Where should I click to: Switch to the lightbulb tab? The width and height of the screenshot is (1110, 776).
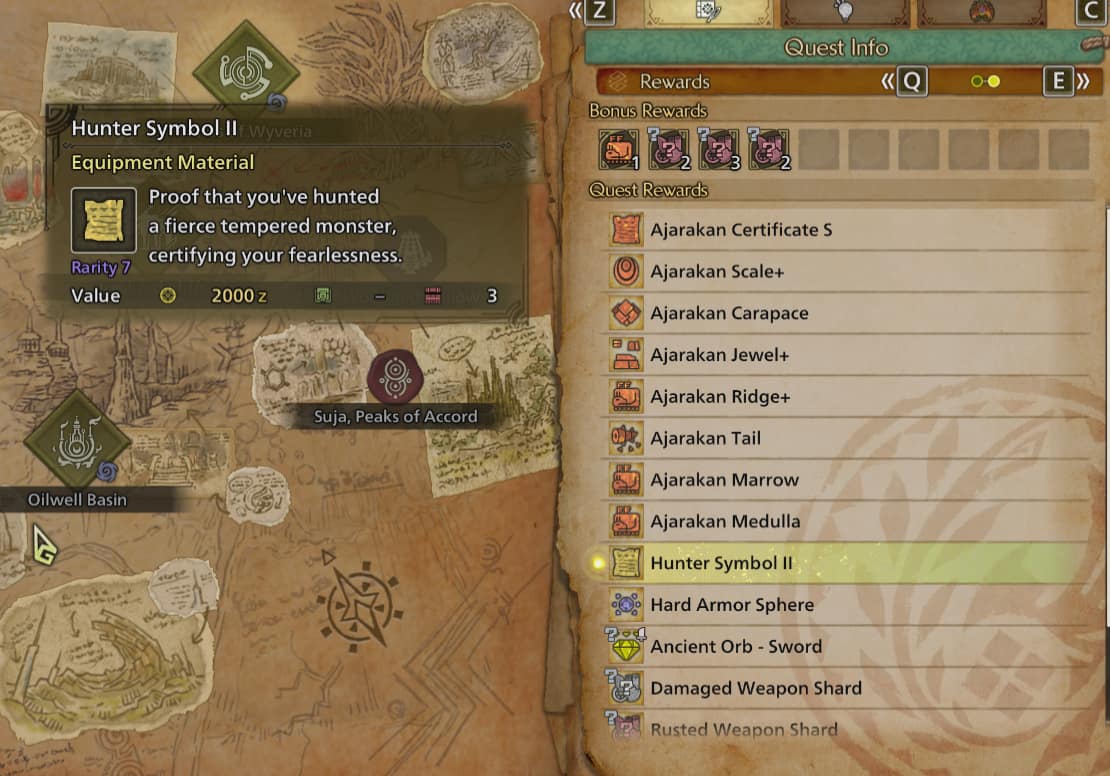(x=847, y=12)
